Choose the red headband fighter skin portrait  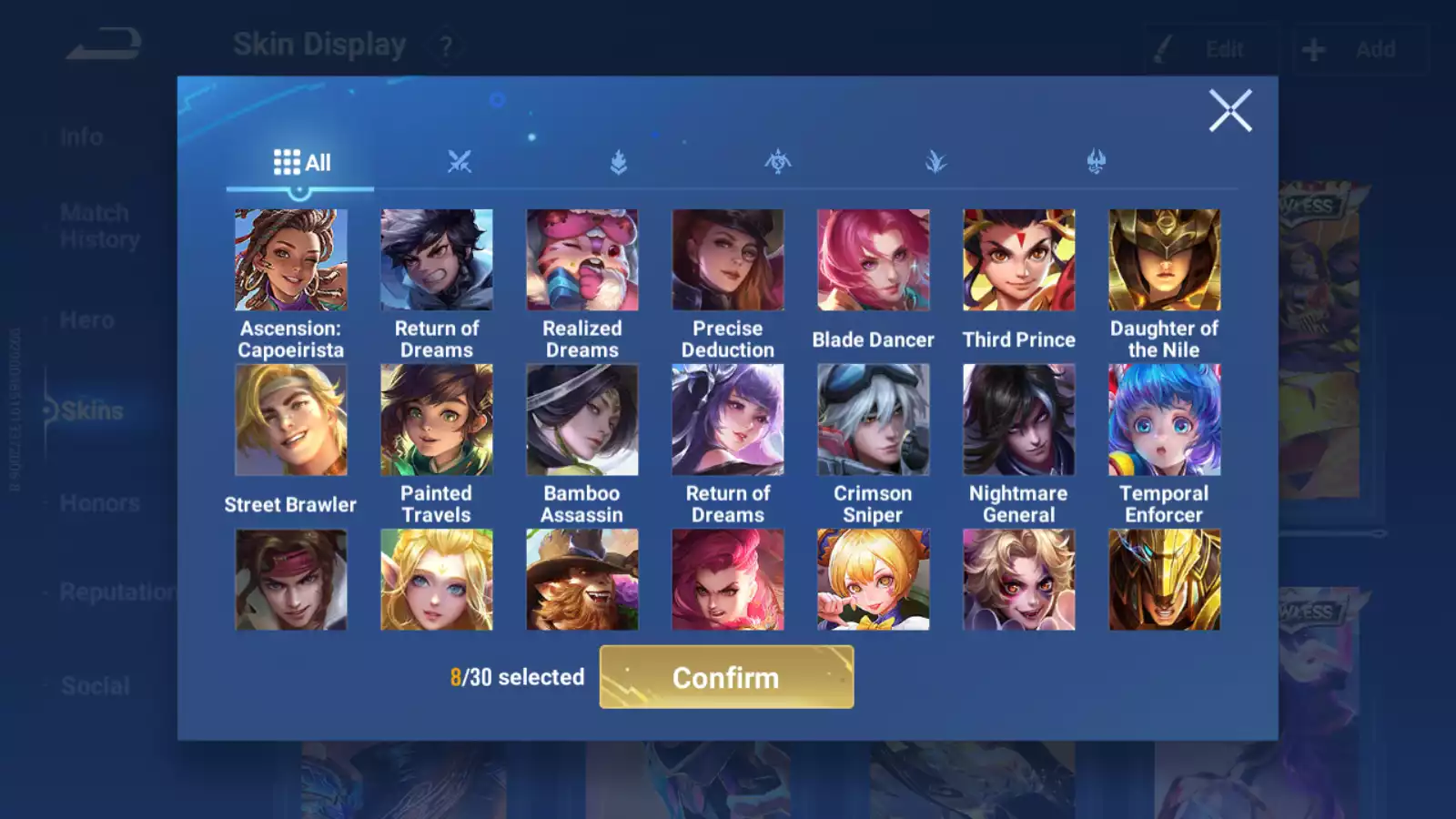(291, 580)
